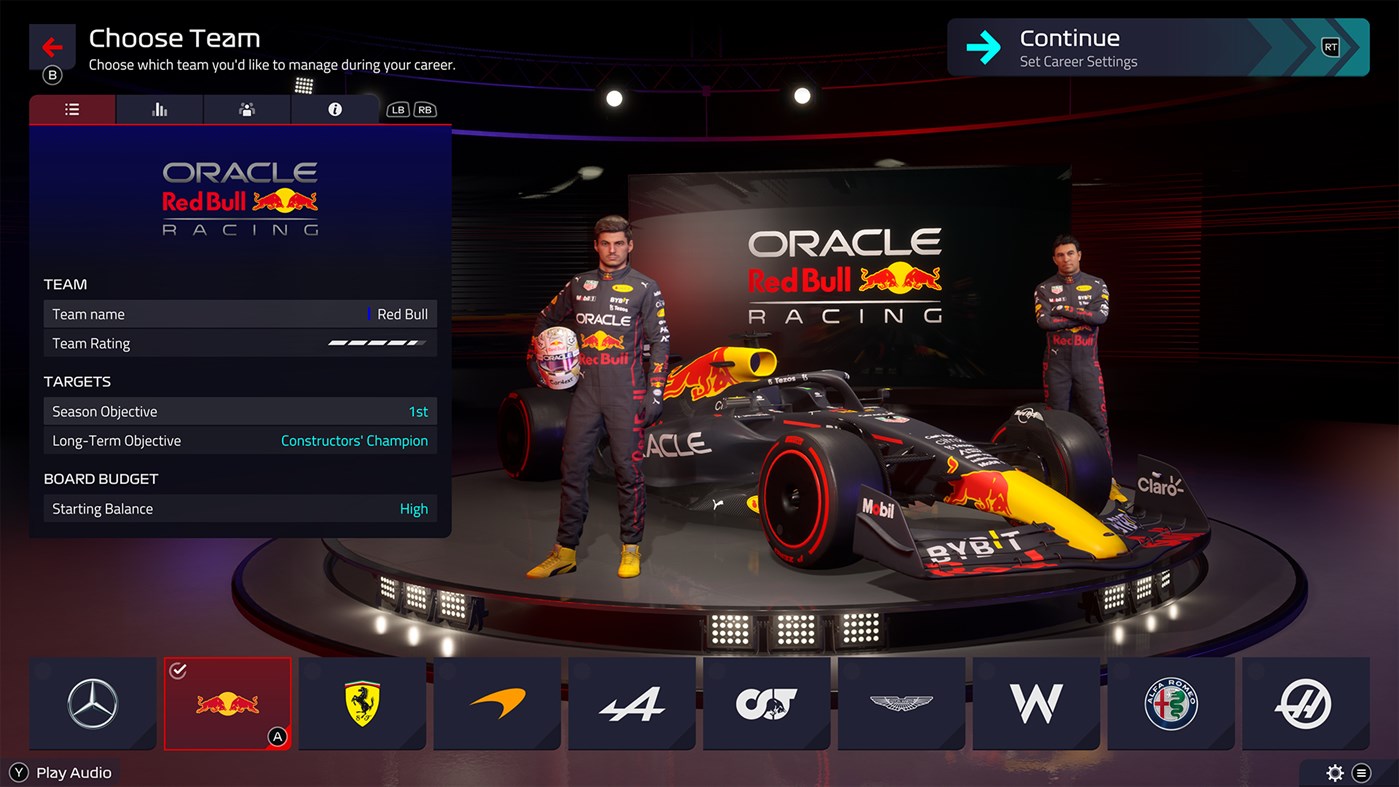Open the team overview list tab icon
Viewport: 1399px width, 787px height.
(71, 109)
